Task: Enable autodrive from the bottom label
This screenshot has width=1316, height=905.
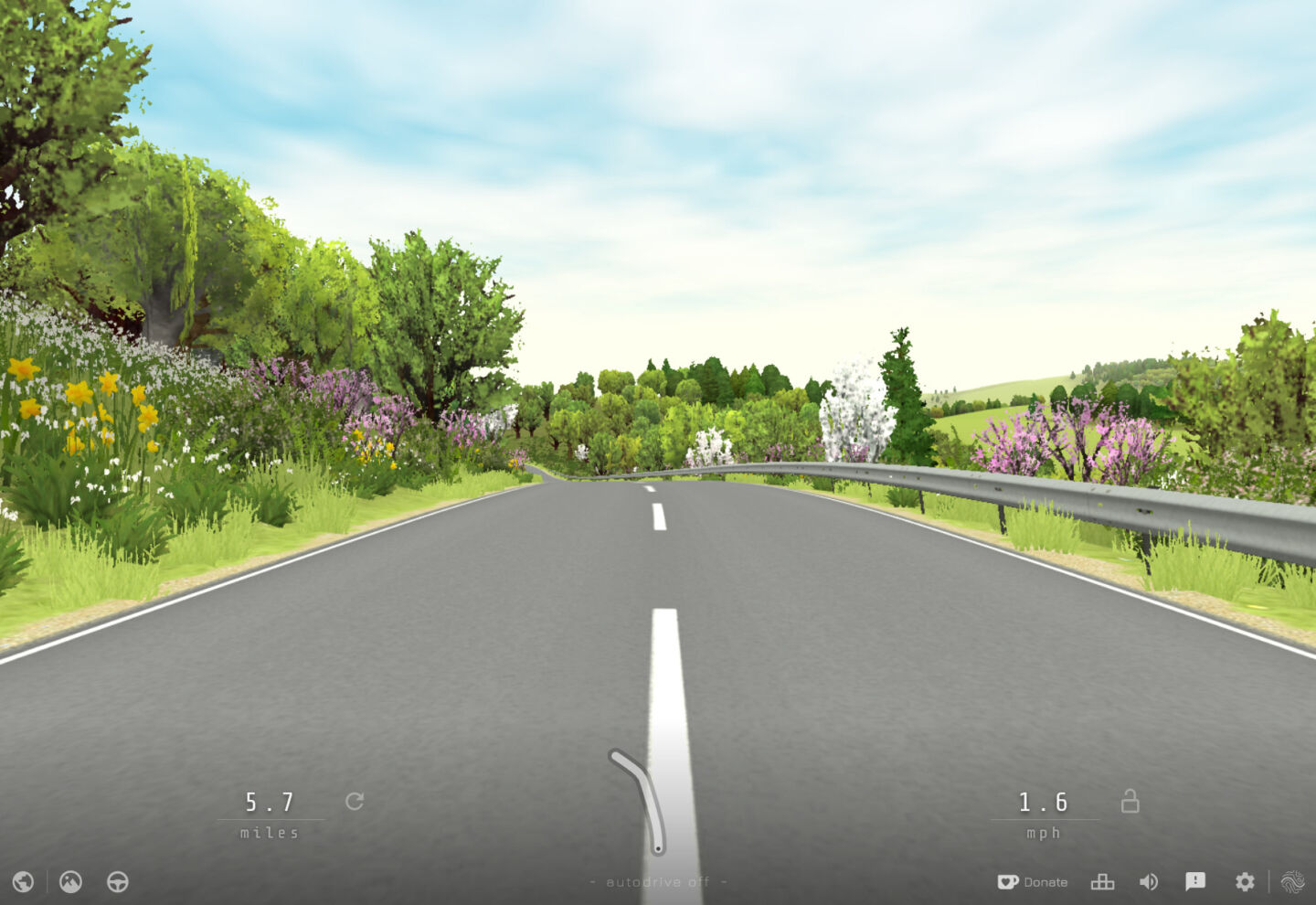Action: (658, 881)
